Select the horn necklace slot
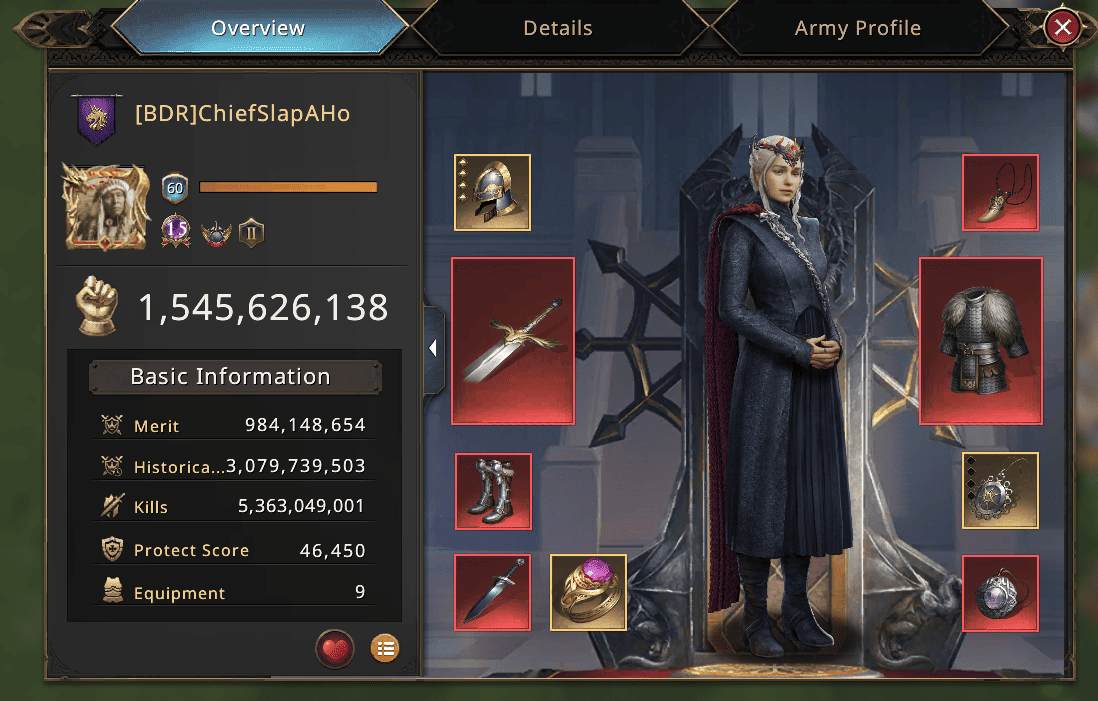The height and width of the screenshot is (701, 1098). click(x=1000, y=192)
